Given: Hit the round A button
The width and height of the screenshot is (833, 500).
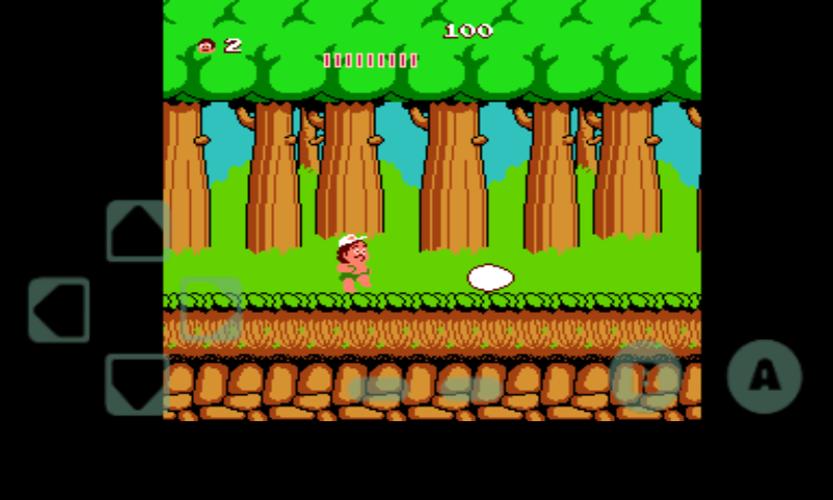Looking at the screenshot, I should pyautogui.click(x=764, y=377).
